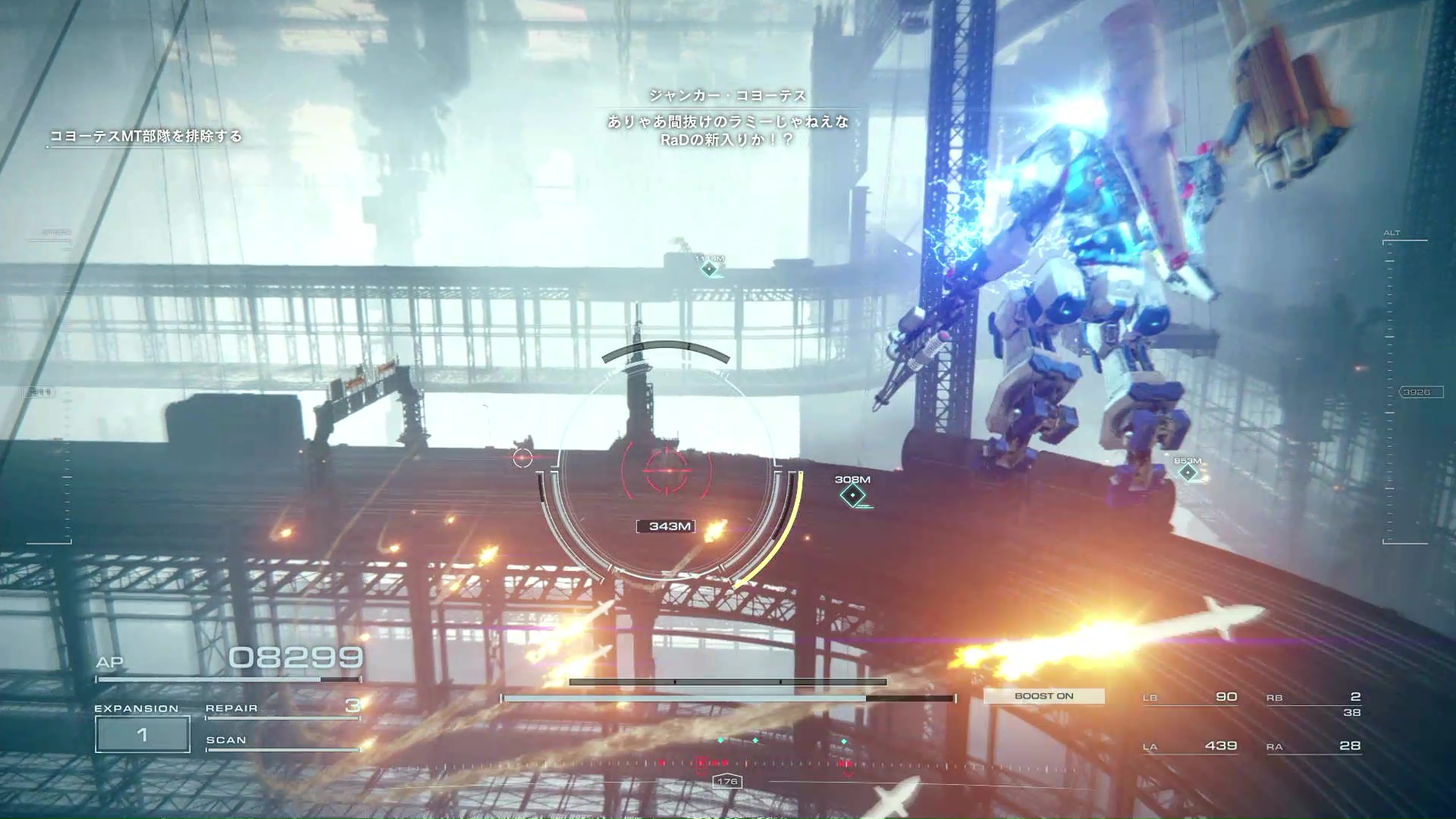Select the RA weapon slot
Image resolution: width=1456 pixels, height=819 pixels.
1313,746
